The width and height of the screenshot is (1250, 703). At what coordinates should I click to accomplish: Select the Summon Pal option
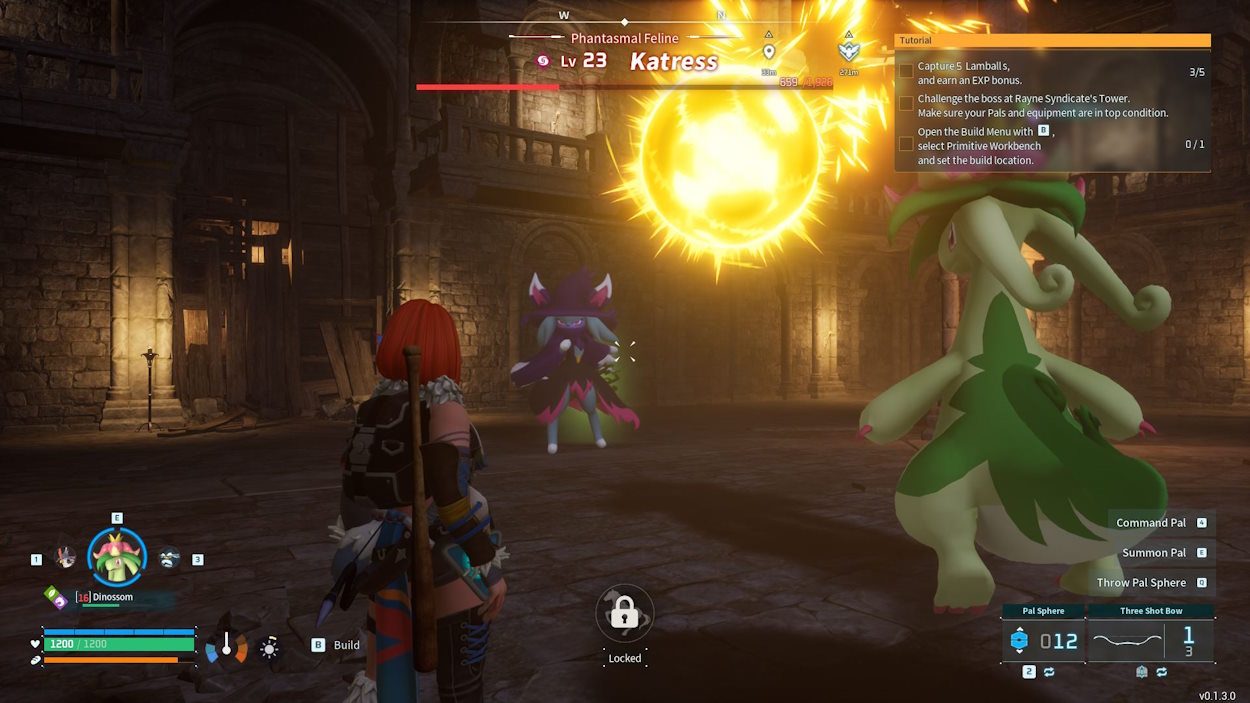pyautogui.click(x=1153, y=553)
